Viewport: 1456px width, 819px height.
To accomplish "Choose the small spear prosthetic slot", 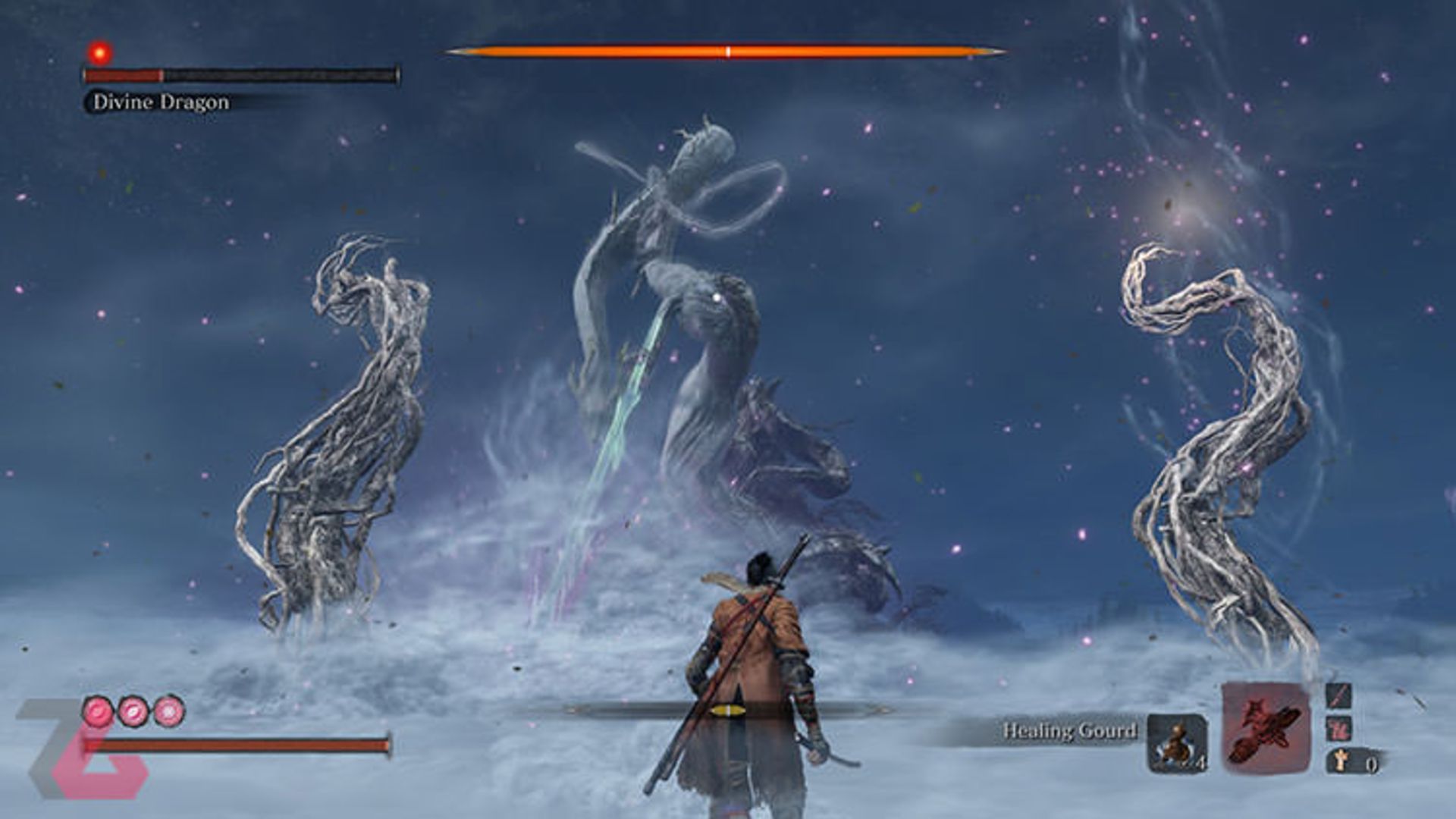I will [x=1337, y=696].
